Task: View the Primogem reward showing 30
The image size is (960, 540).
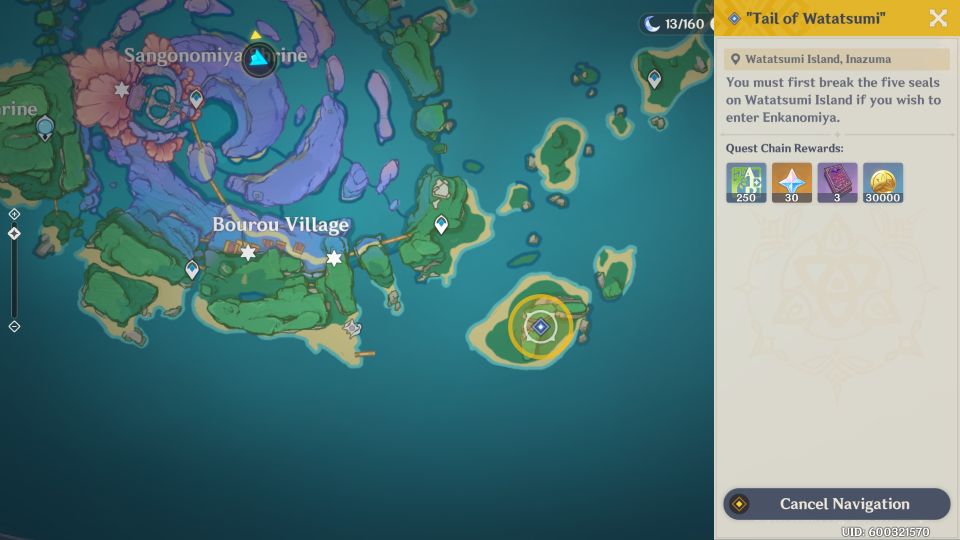Action: pos(792,183)
